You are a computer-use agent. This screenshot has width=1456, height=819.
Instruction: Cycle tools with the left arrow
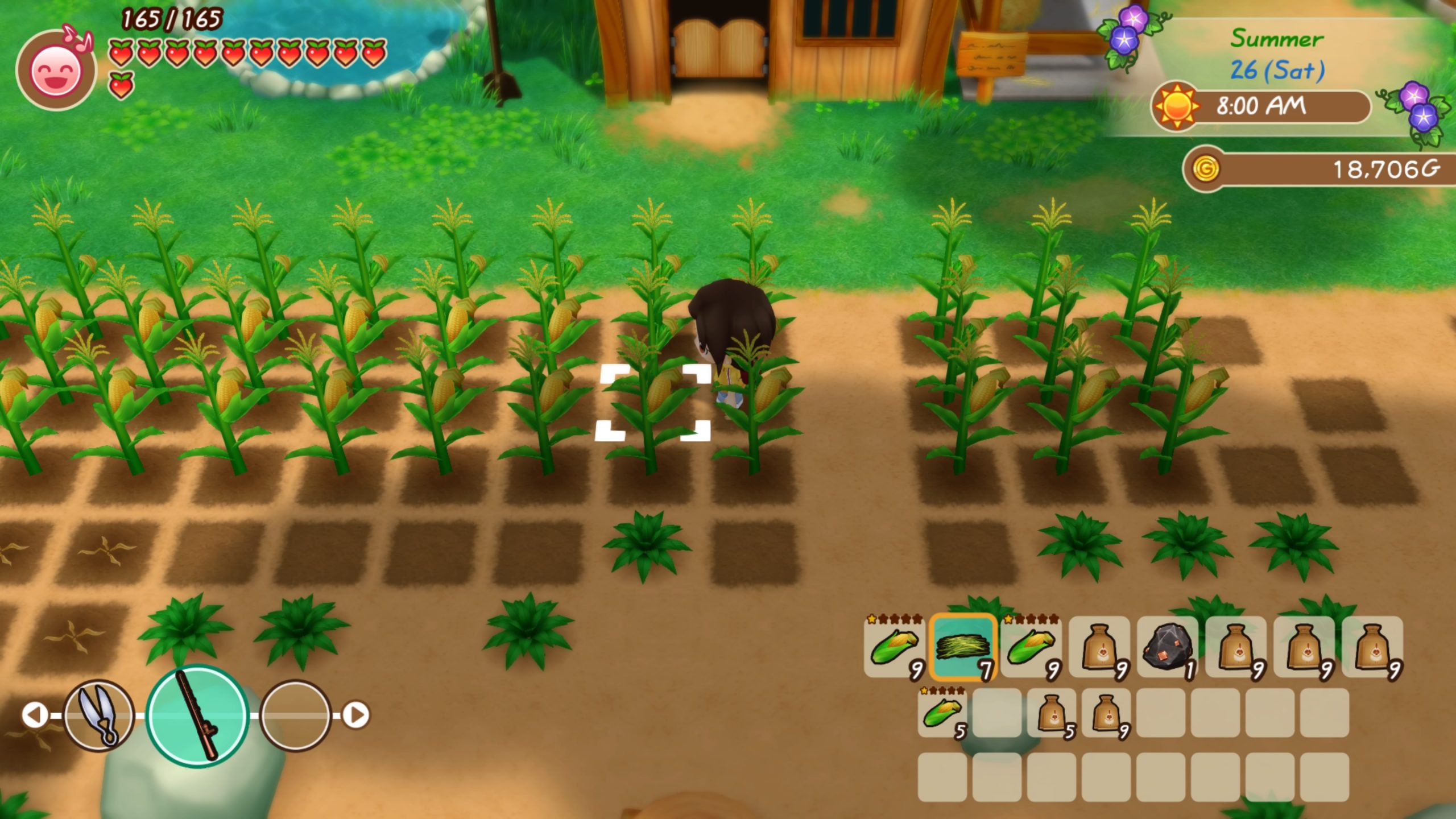coord(35,715)
